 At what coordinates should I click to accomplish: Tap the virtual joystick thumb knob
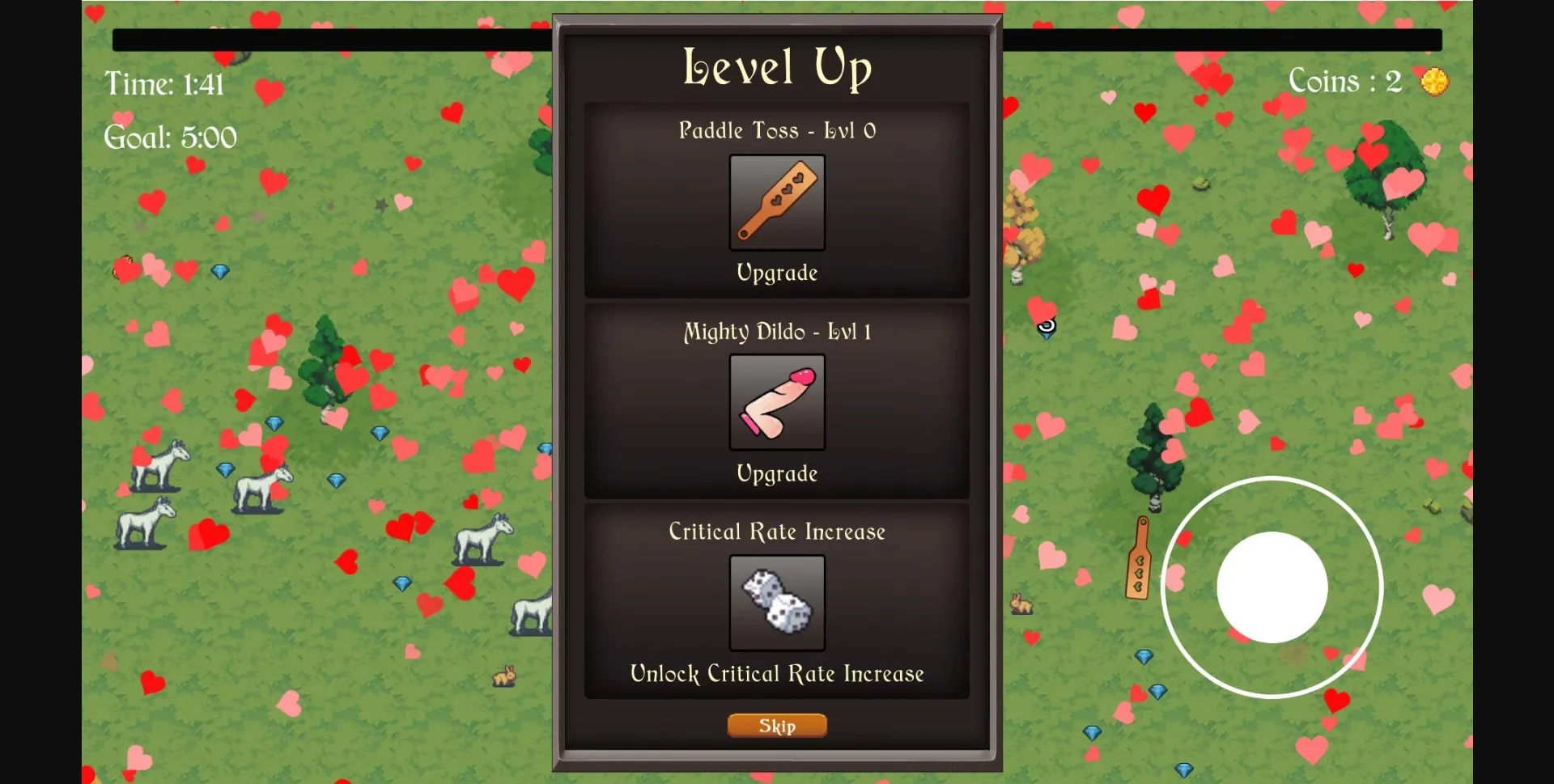click(x=1272, y=587)
